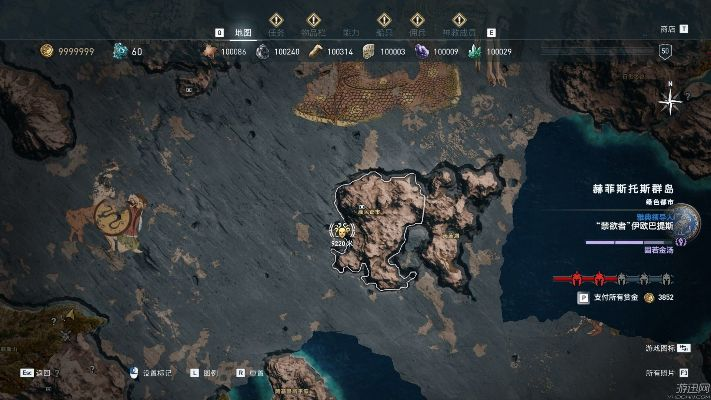Open the 图例 map legend
Viewport: 711px width, 400px height.
point(210,372)
